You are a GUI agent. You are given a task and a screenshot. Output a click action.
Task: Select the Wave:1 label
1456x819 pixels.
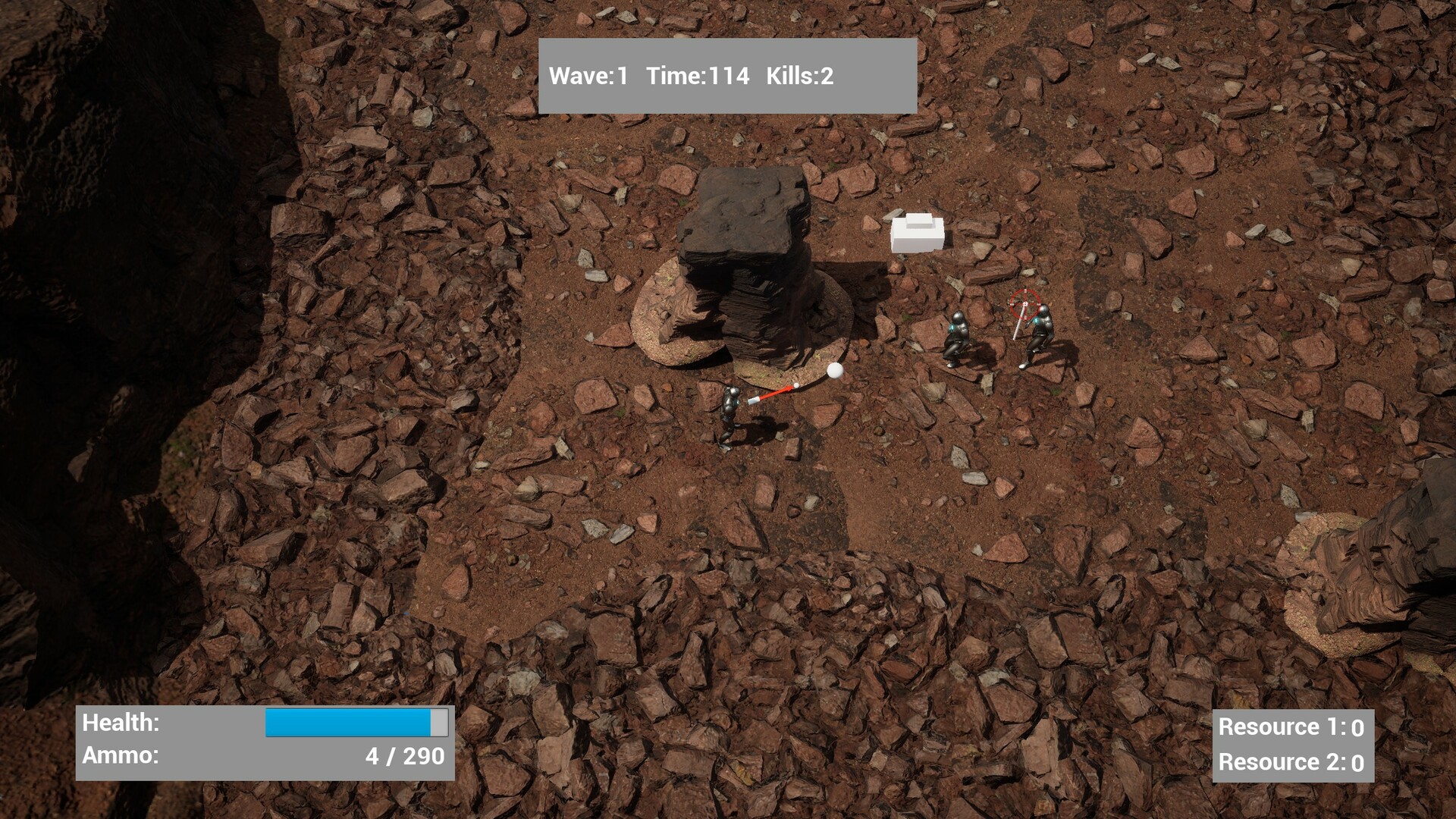590,76
